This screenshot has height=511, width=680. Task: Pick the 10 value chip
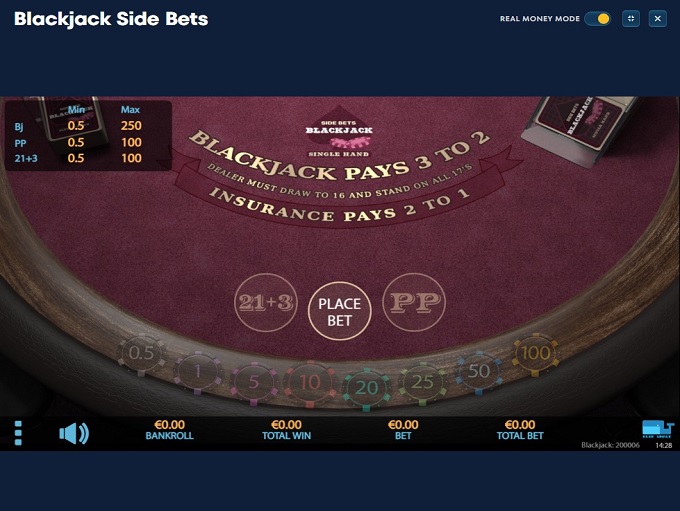(x=309, y=382)
